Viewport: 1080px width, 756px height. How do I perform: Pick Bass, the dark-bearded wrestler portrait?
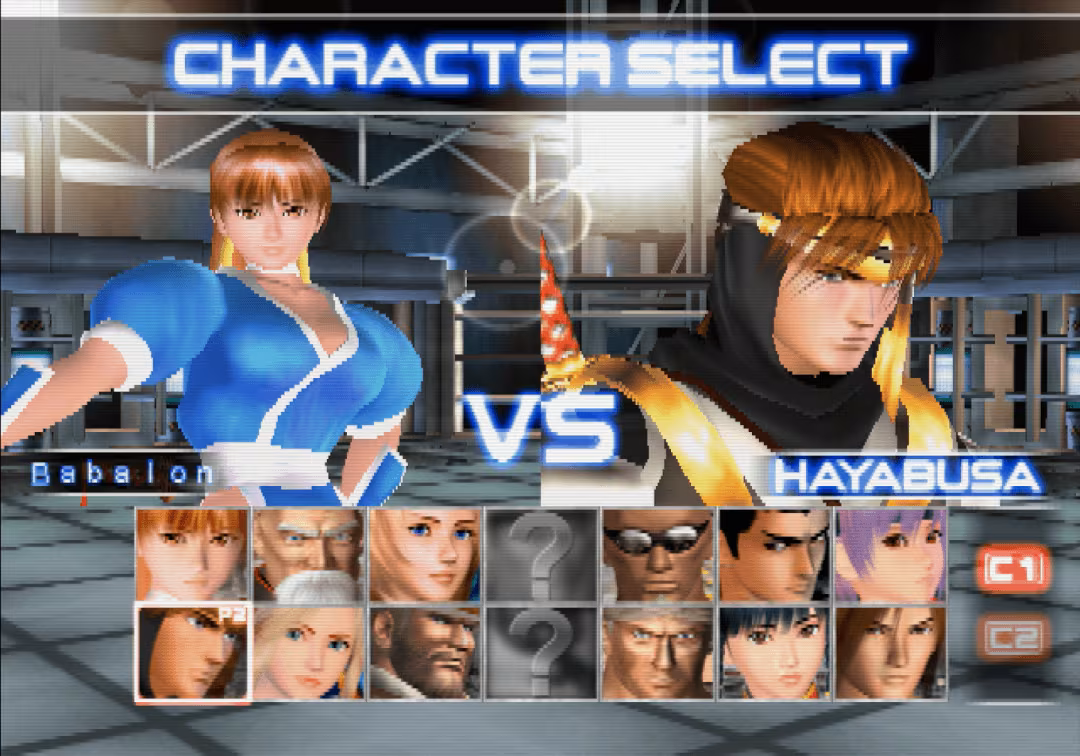(425, 652)
